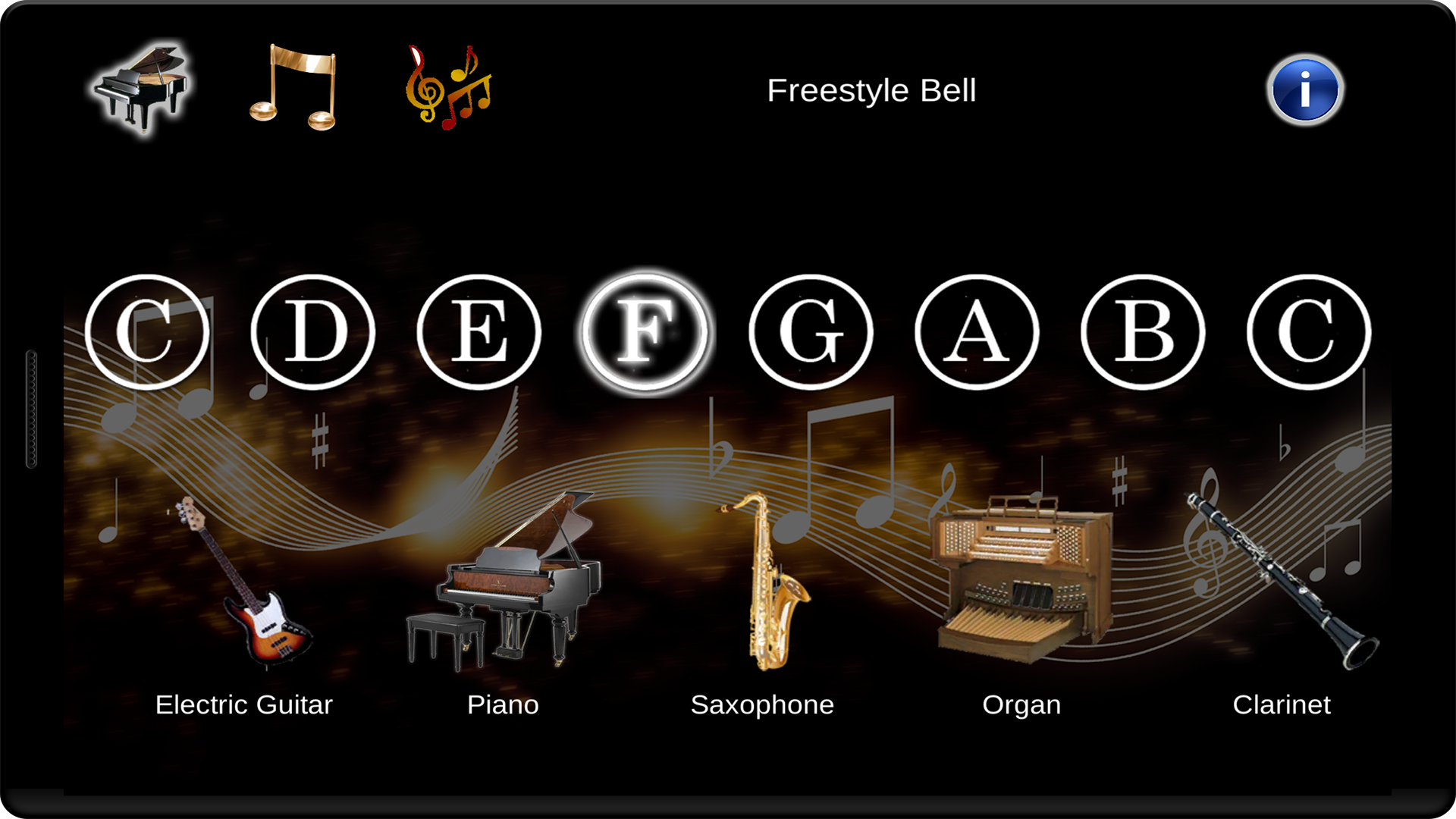Image resolution: width=1456 pixels, height=819 pixels.
Task: Open the info screen
Action: (1306, 89)
